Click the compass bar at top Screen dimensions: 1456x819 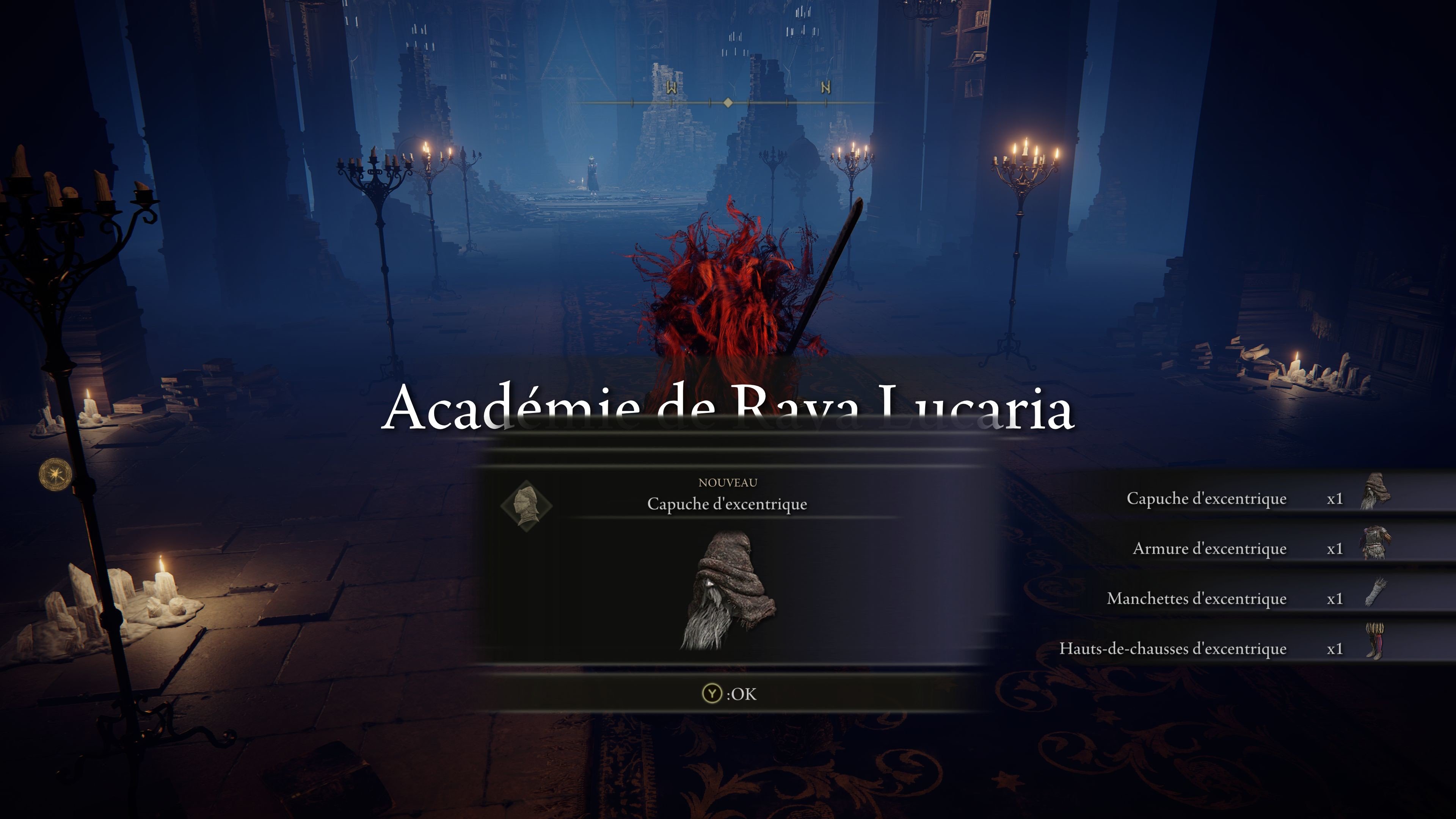tap(728, 102)
